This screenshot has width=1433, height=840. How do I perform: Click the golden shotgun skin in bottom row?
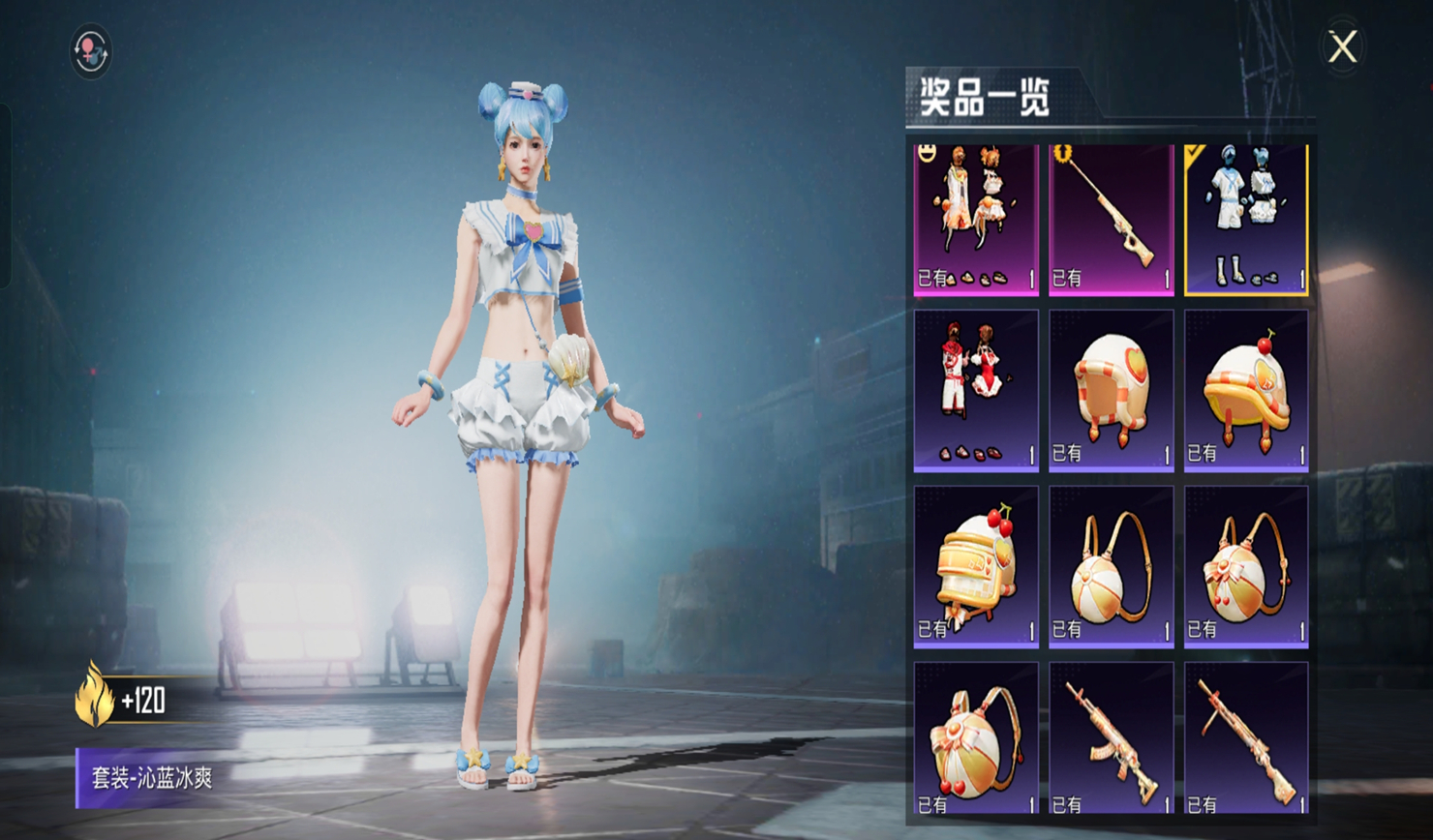[x=1244, y=745]
